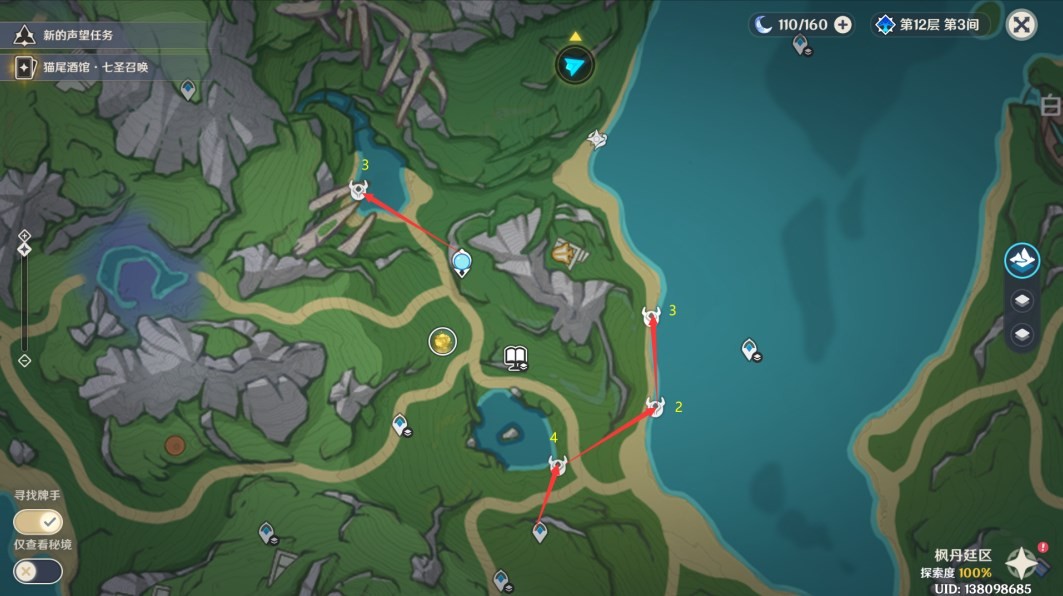Viewport: 1063px width, 596px height.
Task: Select the horned marker labeled yellow 2
Action: [655, 407]
